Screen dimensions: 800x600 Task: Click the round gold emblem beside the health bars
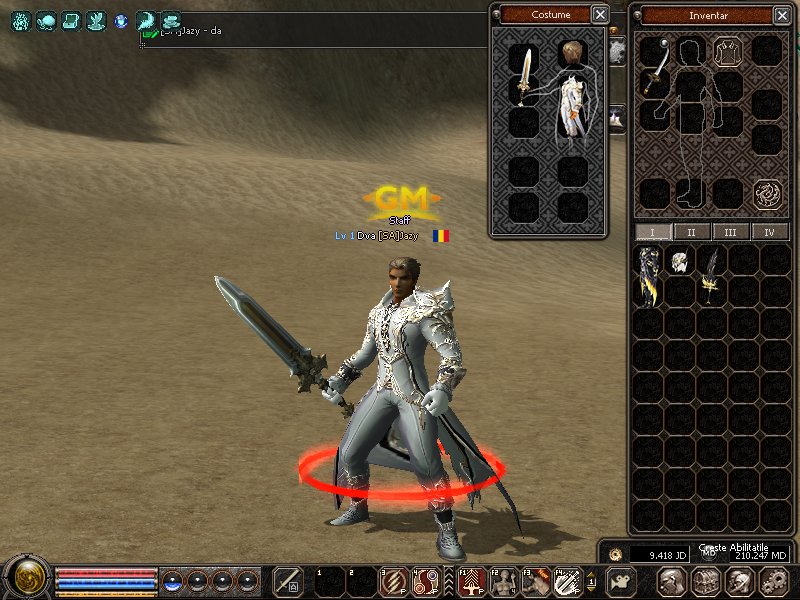point(26,578)
